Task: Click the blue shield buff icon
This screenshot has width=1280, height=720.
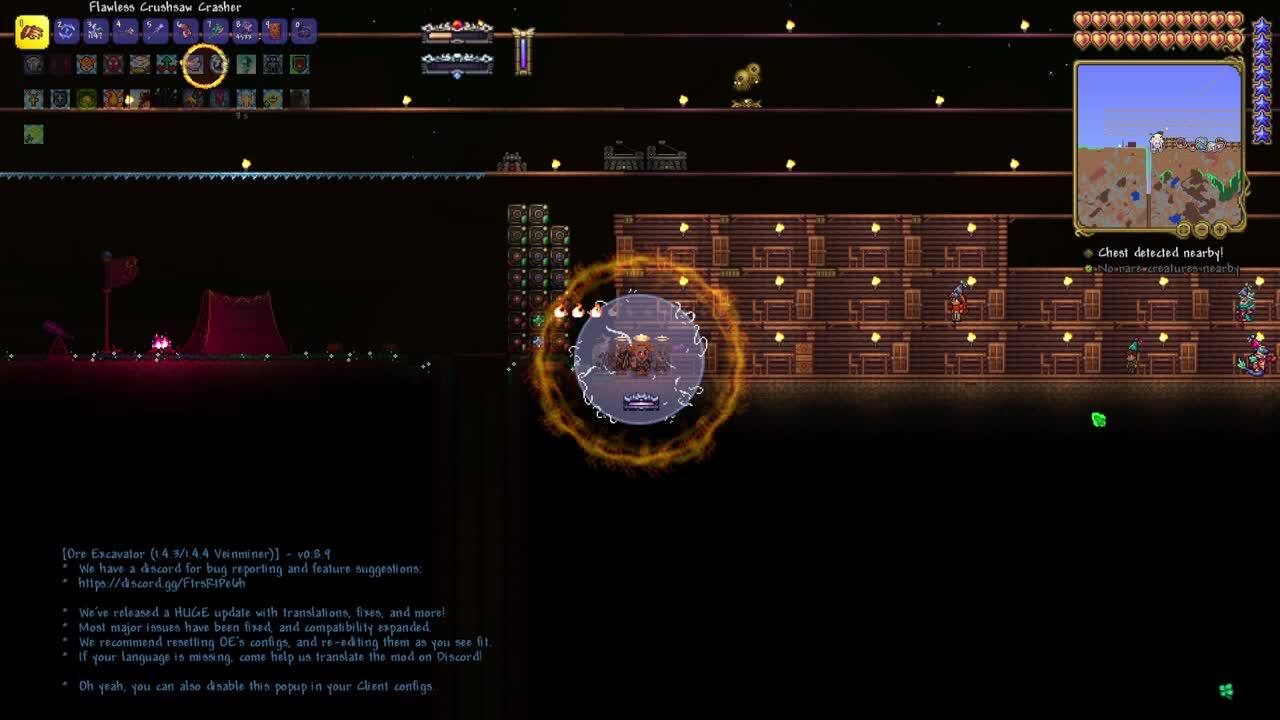Action: coord(60,98)
